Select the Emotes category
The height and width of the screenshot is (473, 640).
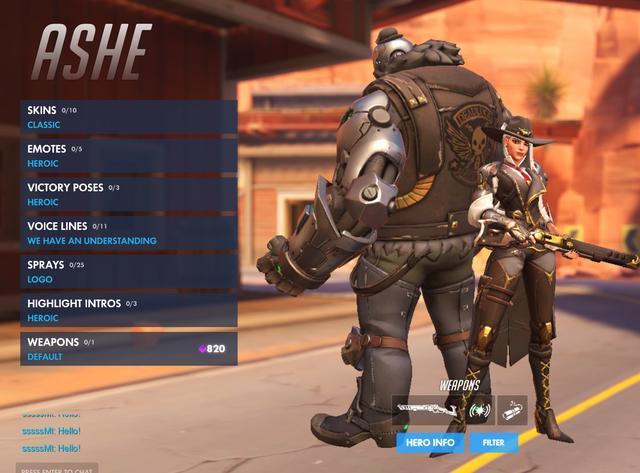[128, 155]
